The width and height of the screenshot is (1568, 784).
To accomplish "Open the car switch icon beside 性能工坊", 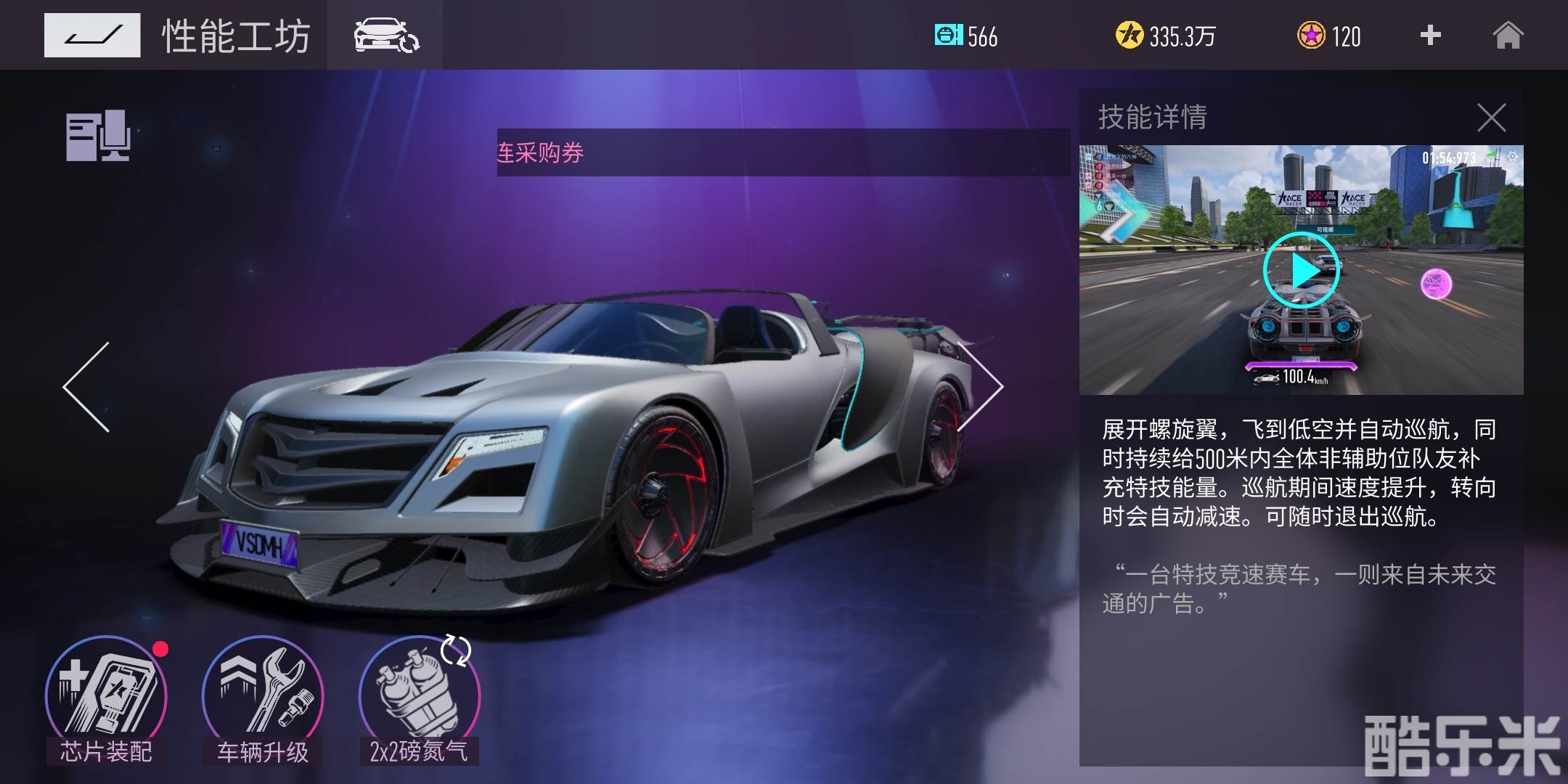I will pos(385,35).
